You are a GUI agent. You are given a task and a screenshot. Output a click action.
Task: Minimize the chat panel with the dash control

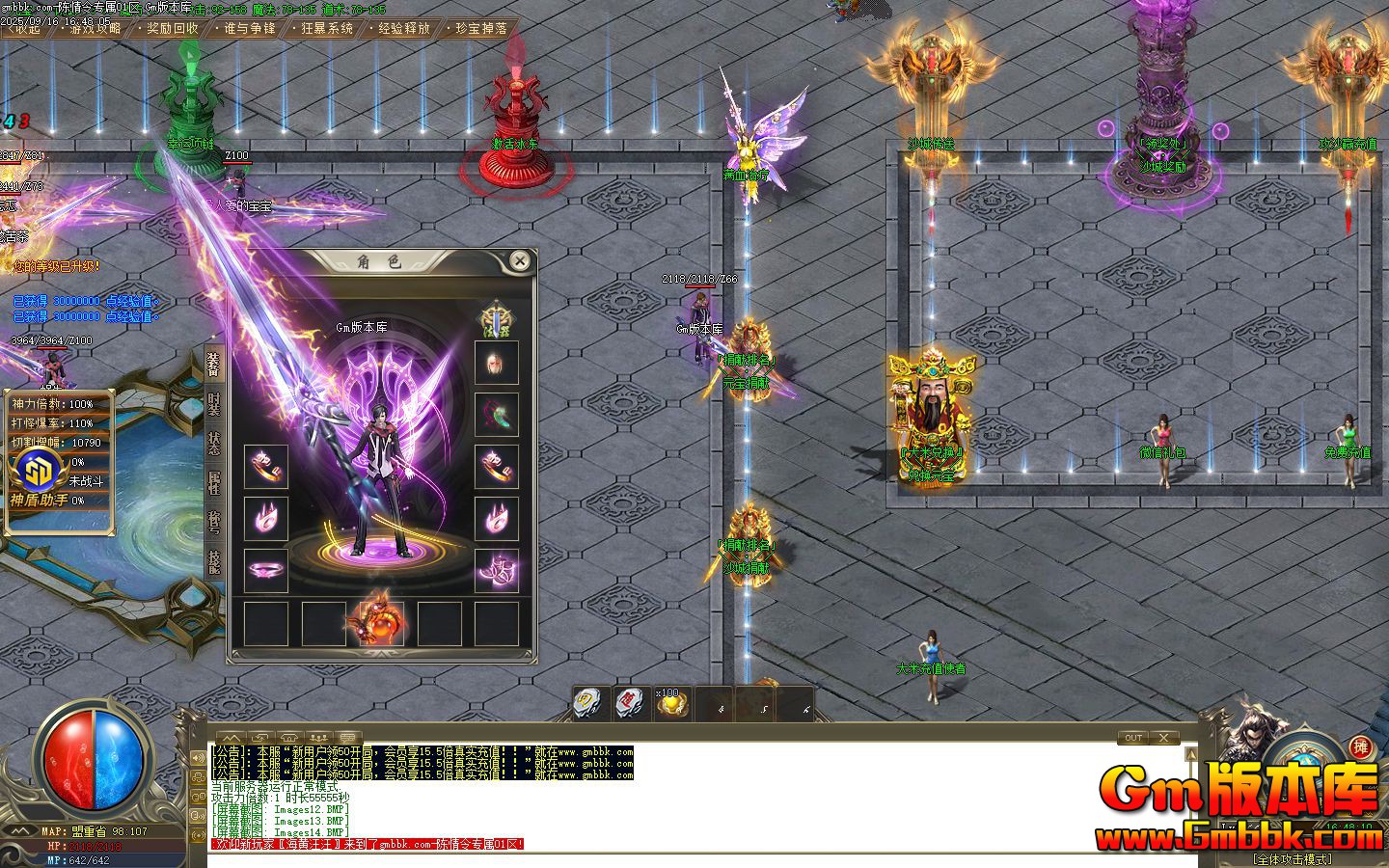pyautogui.click(x=1164, y=738)
